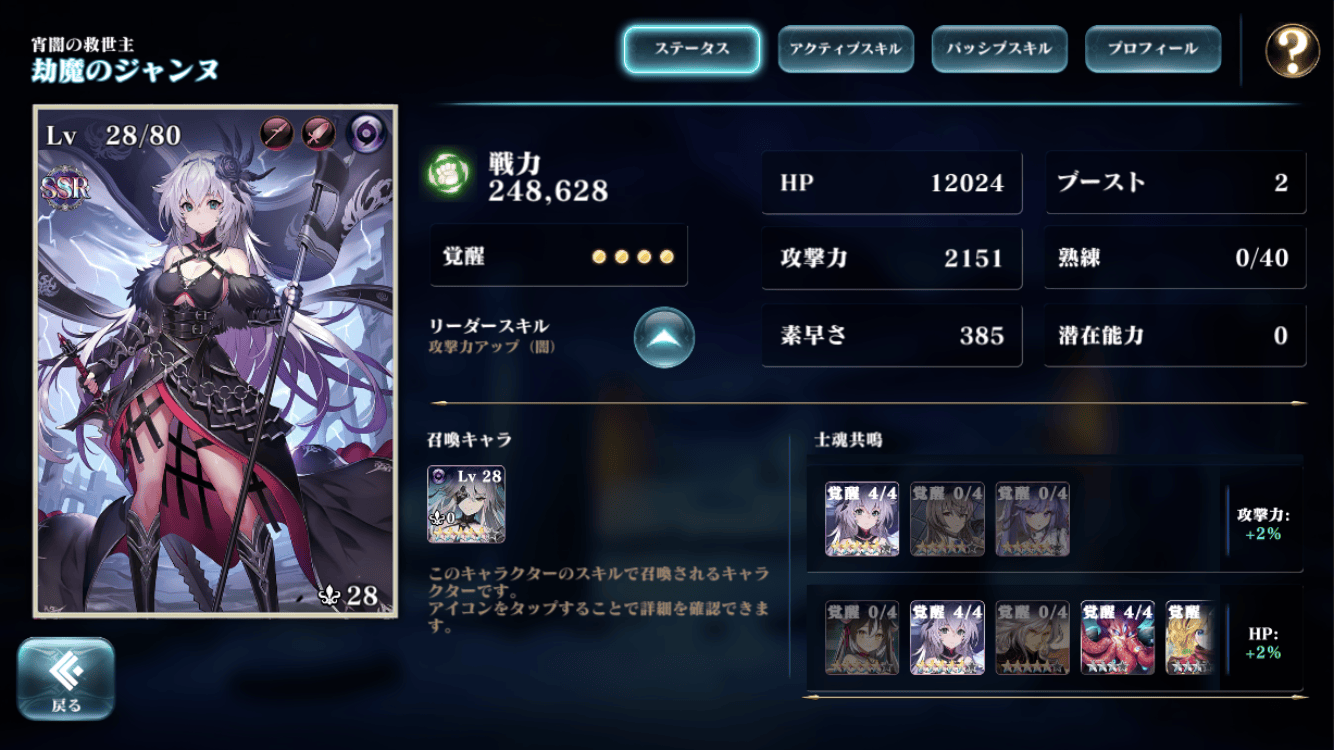Open the アクティブスキル tab

[x=845, y=49]
